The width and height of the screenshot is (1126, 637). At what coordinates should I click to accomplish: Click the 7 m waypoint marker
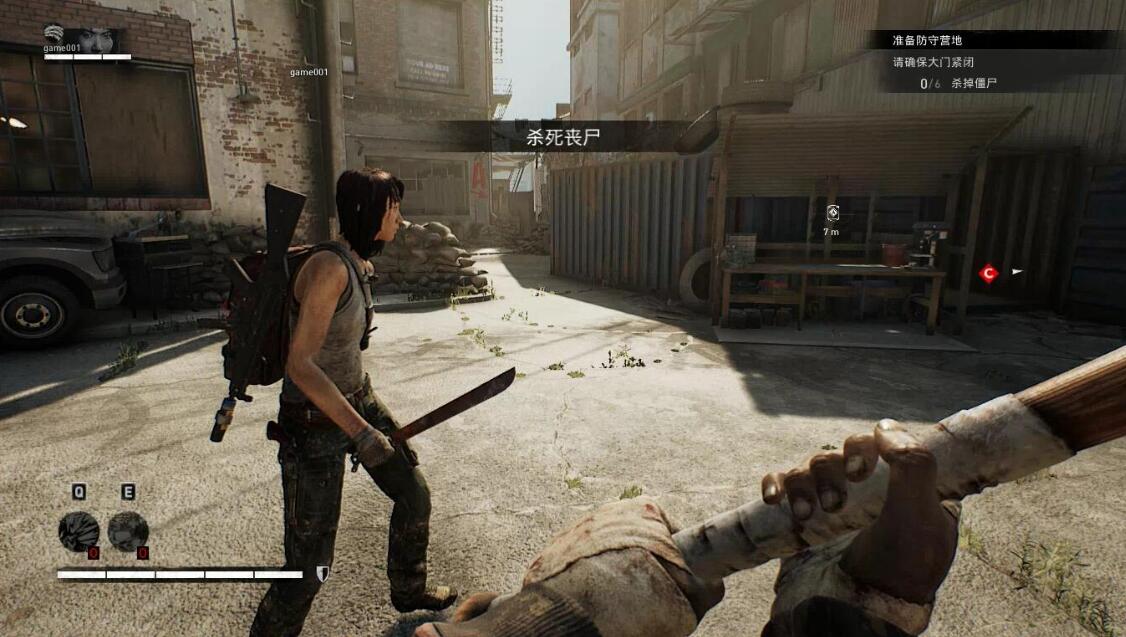point(832,212)
